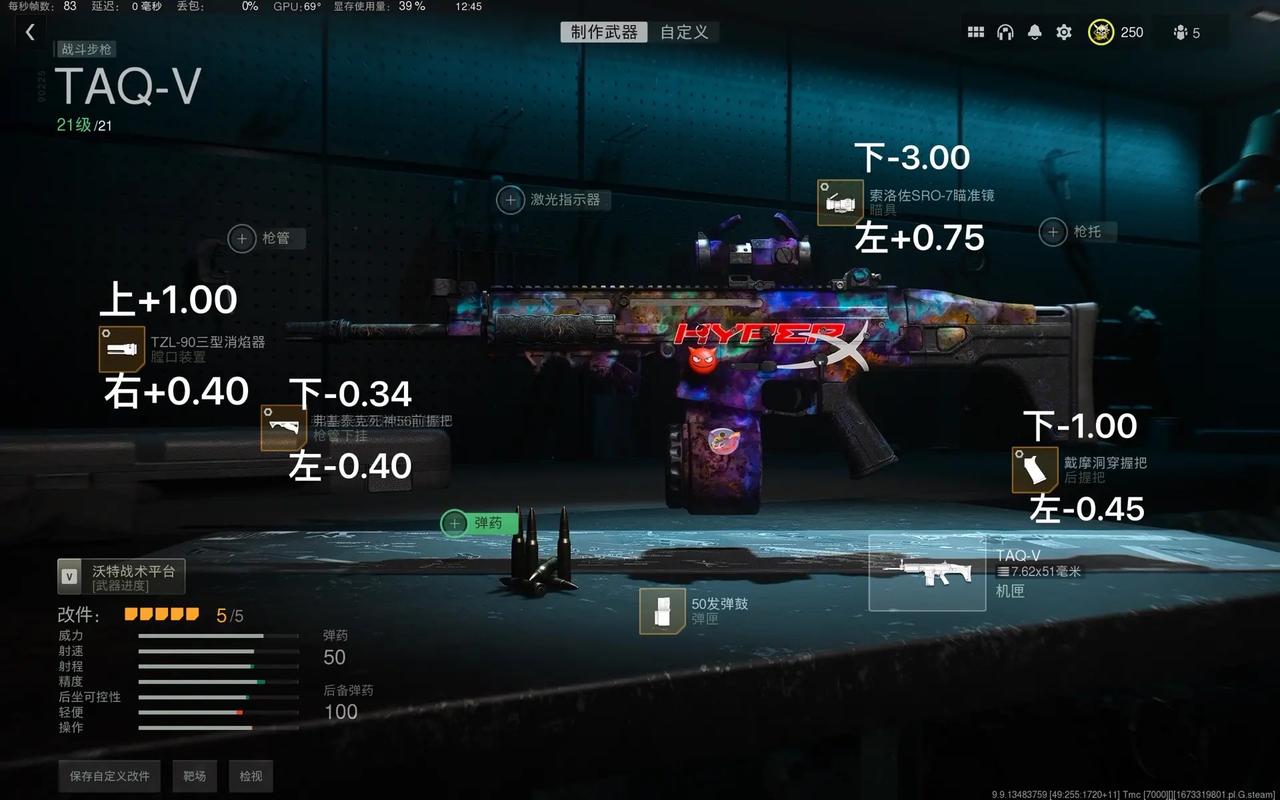This screenshot has height=800, width=1280.
Task: Click the 检视 inspect button
Action: click(x=250, y=776)
